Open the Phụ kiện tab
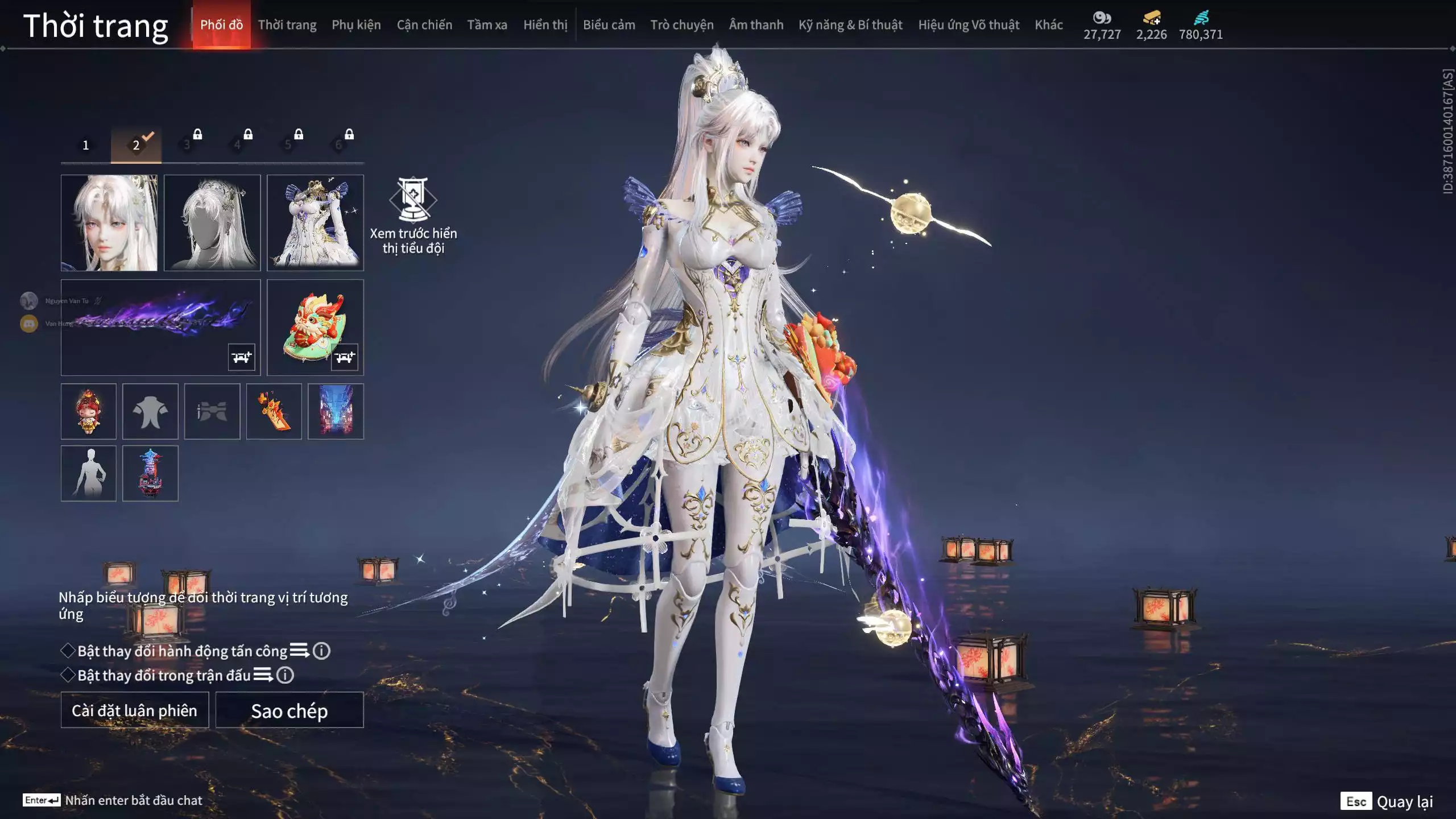Image resolution: width=1456 pixels, height=819 pixels. (356, 25)
